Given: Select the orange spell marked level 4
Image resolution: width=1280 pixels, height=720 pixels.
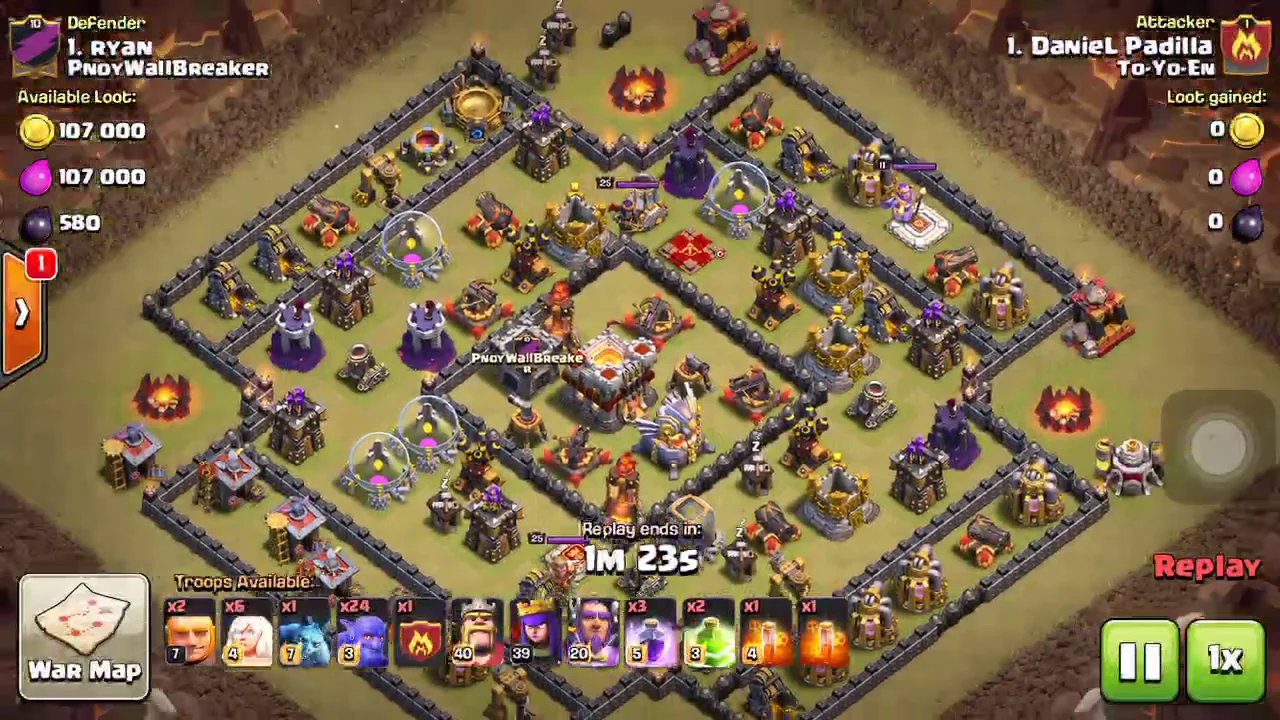Looking at the screenshot, I should point(766,634).
